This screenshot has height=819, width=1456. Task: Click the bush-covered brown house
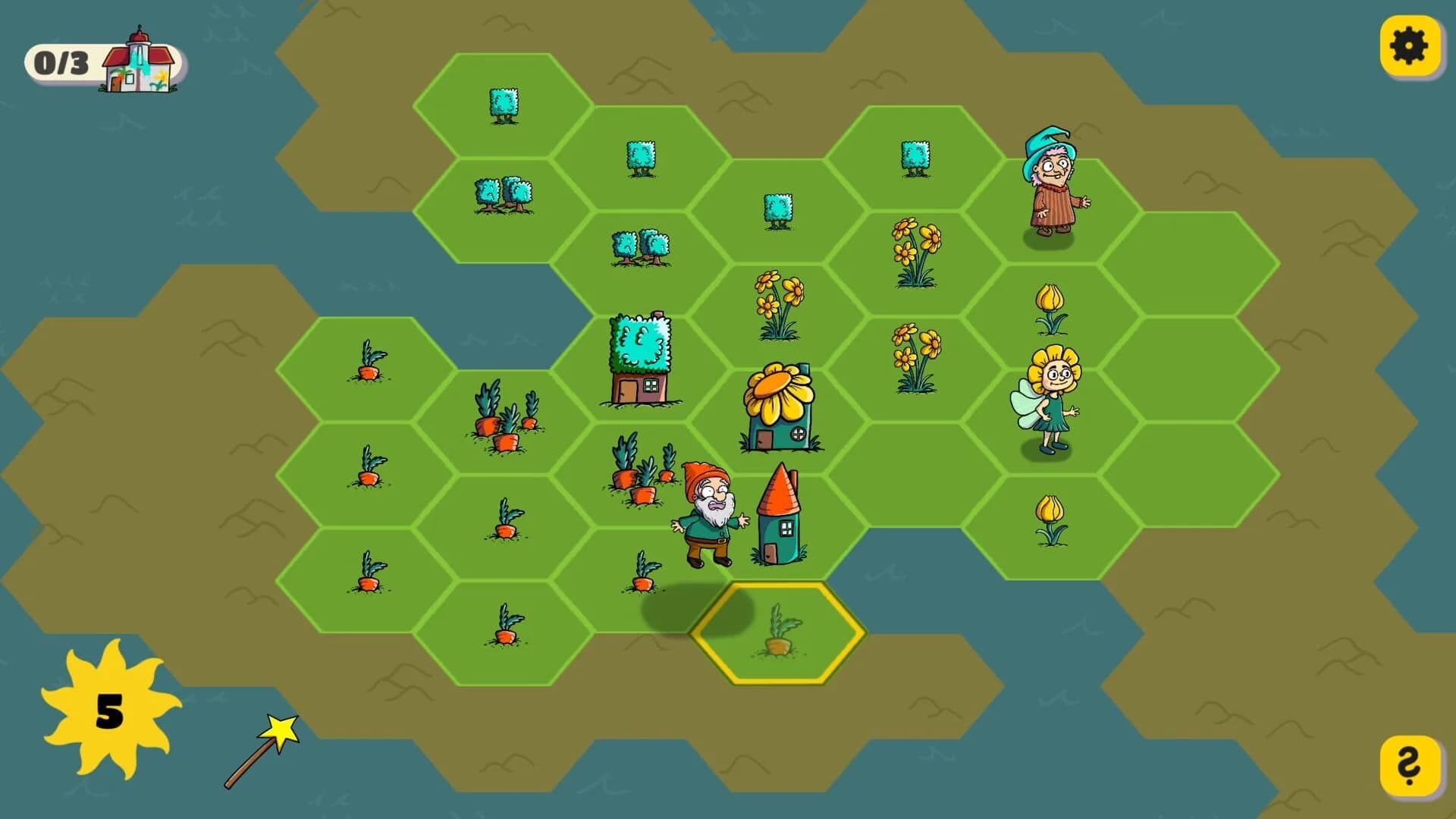pyautogui.click(x=641, y=356)
